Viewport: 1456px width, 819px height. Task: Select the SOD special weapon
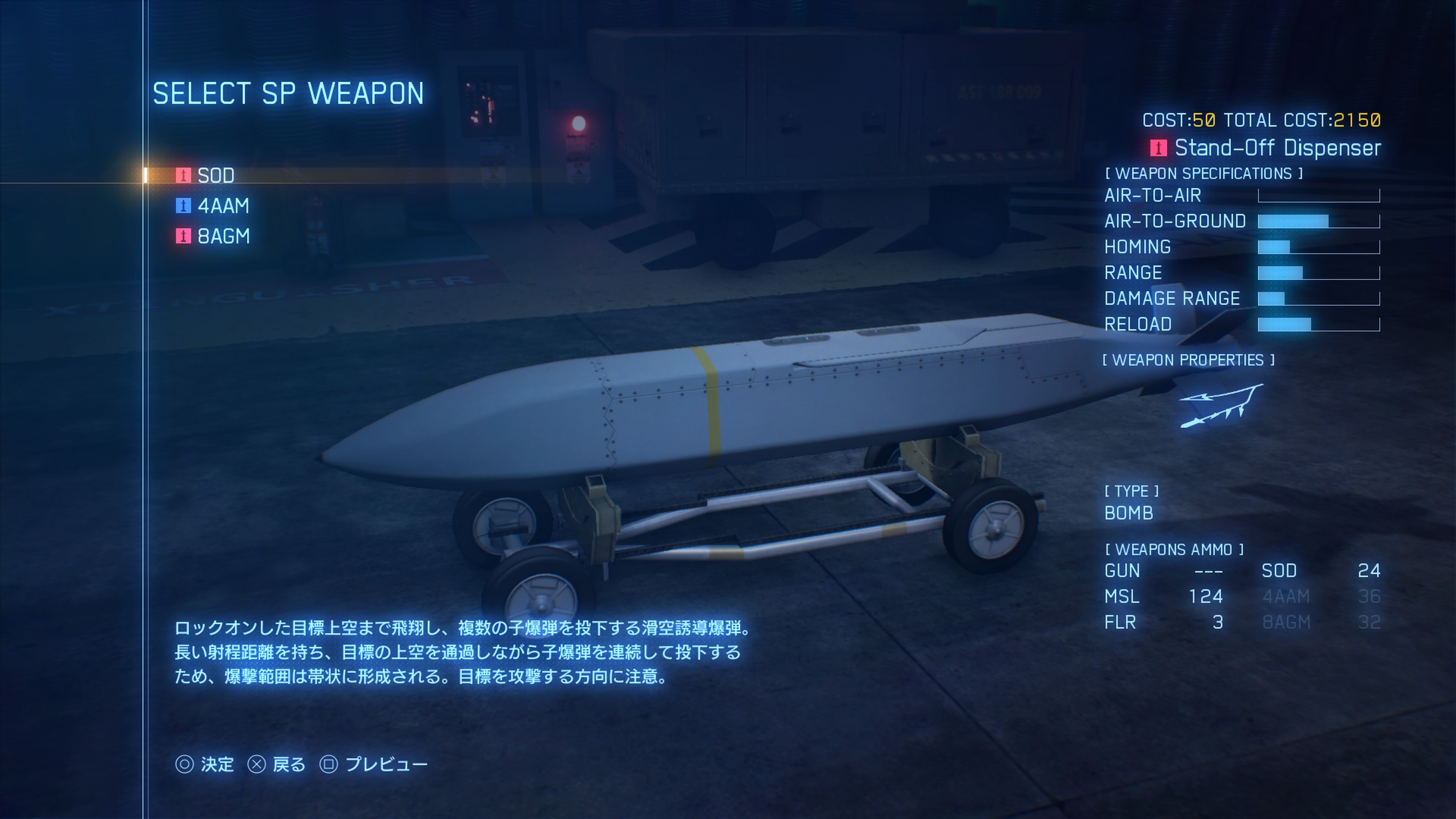(x=215, y=175)
